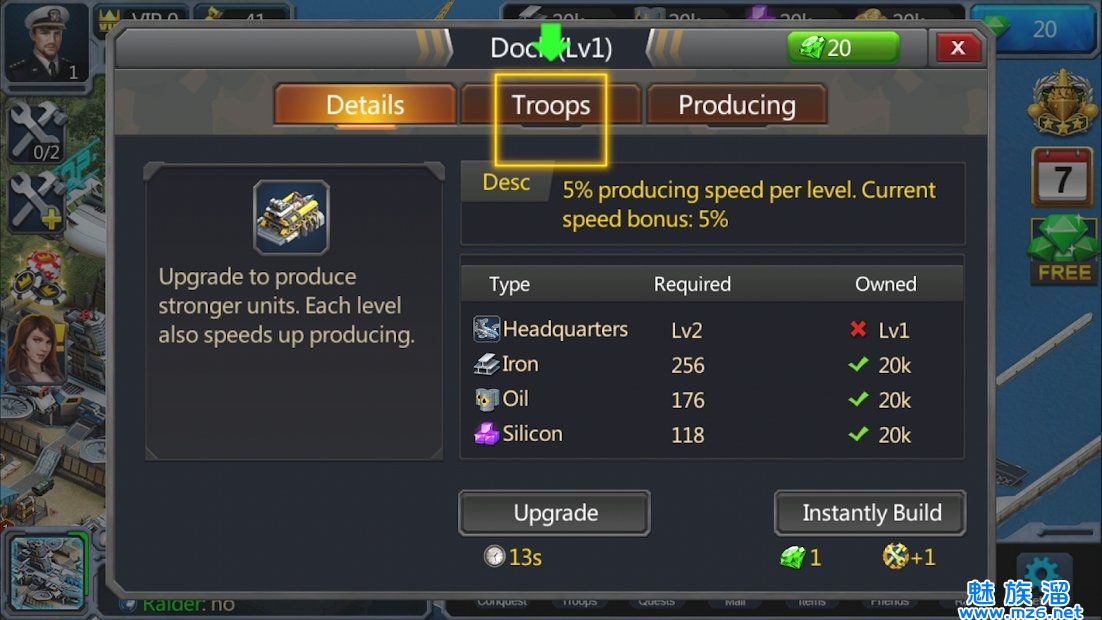Add a builder with the wrench plus icon
This screenshot has width=1102, height=620.
click(36, 202)
